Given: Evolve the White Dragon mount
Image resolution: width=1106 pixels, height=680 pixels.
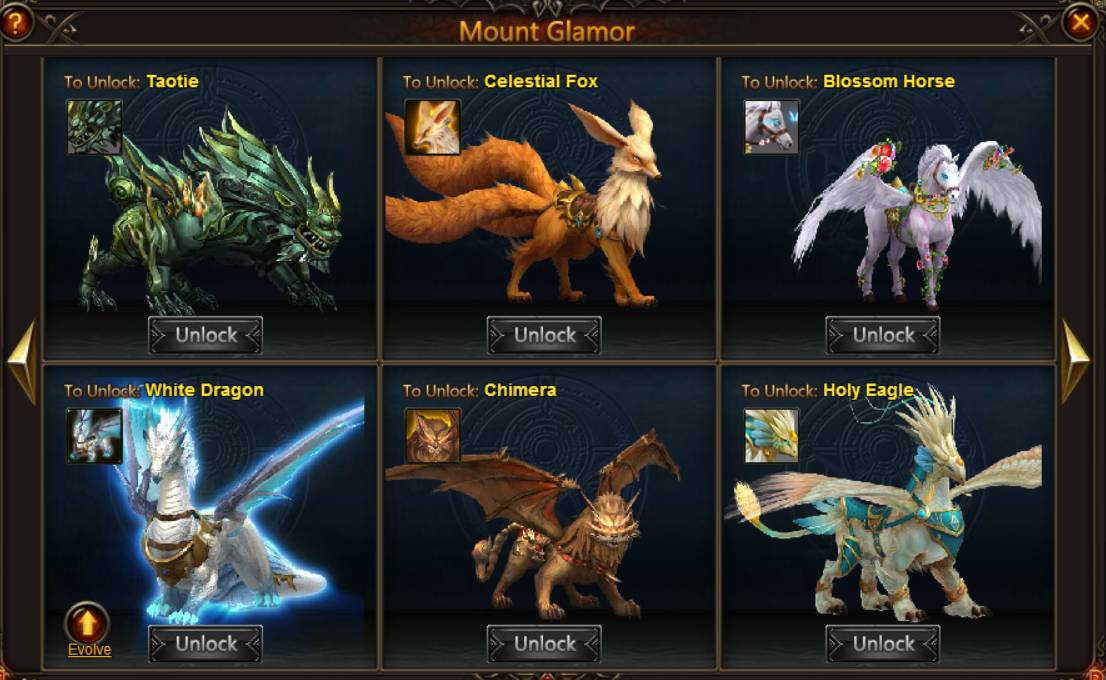Looking at the screenshot, I should pyautogui.click(x=88, y=626).
